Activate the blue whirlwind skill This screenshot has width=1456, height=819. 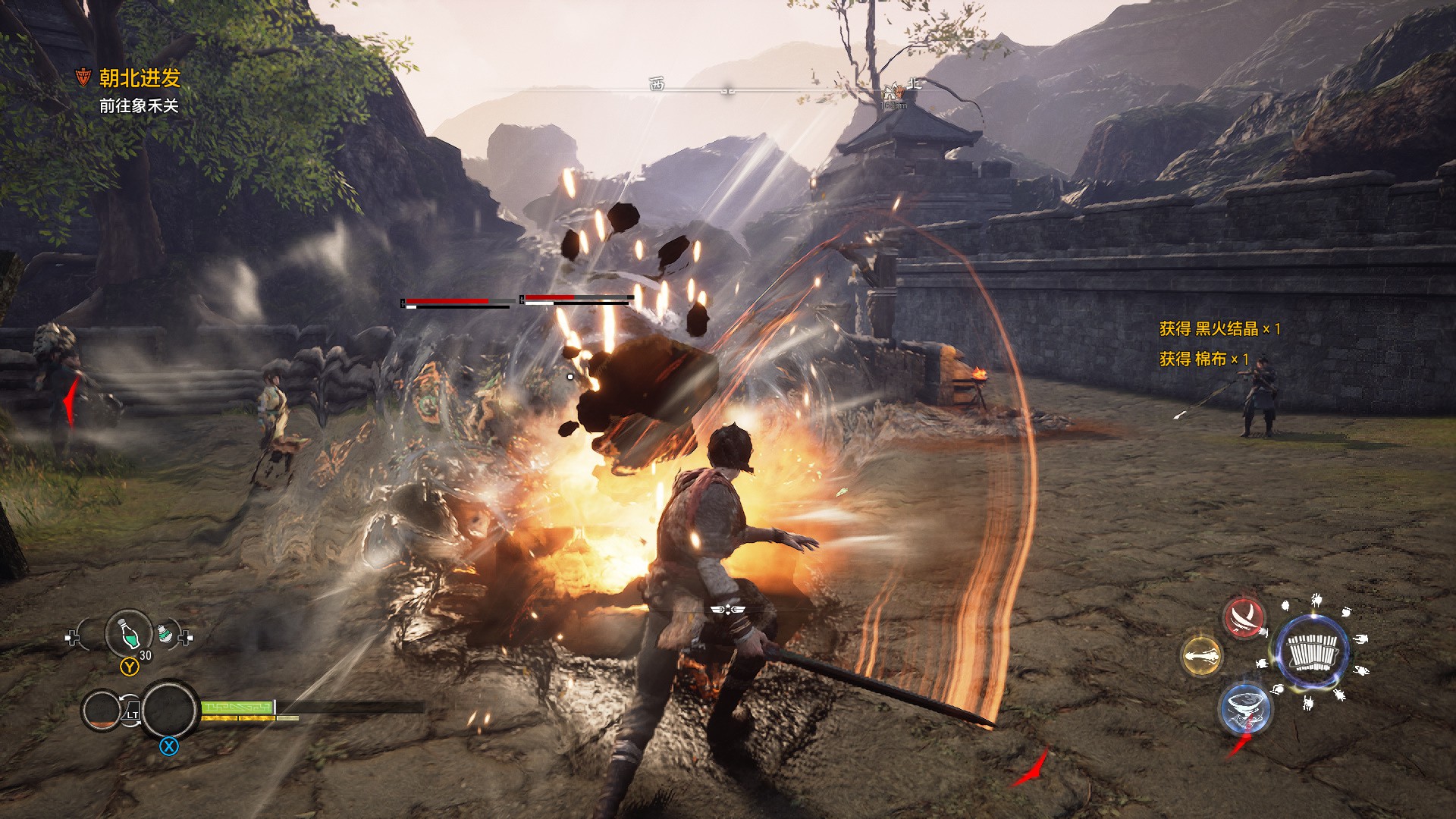[x=1244, y=707]
